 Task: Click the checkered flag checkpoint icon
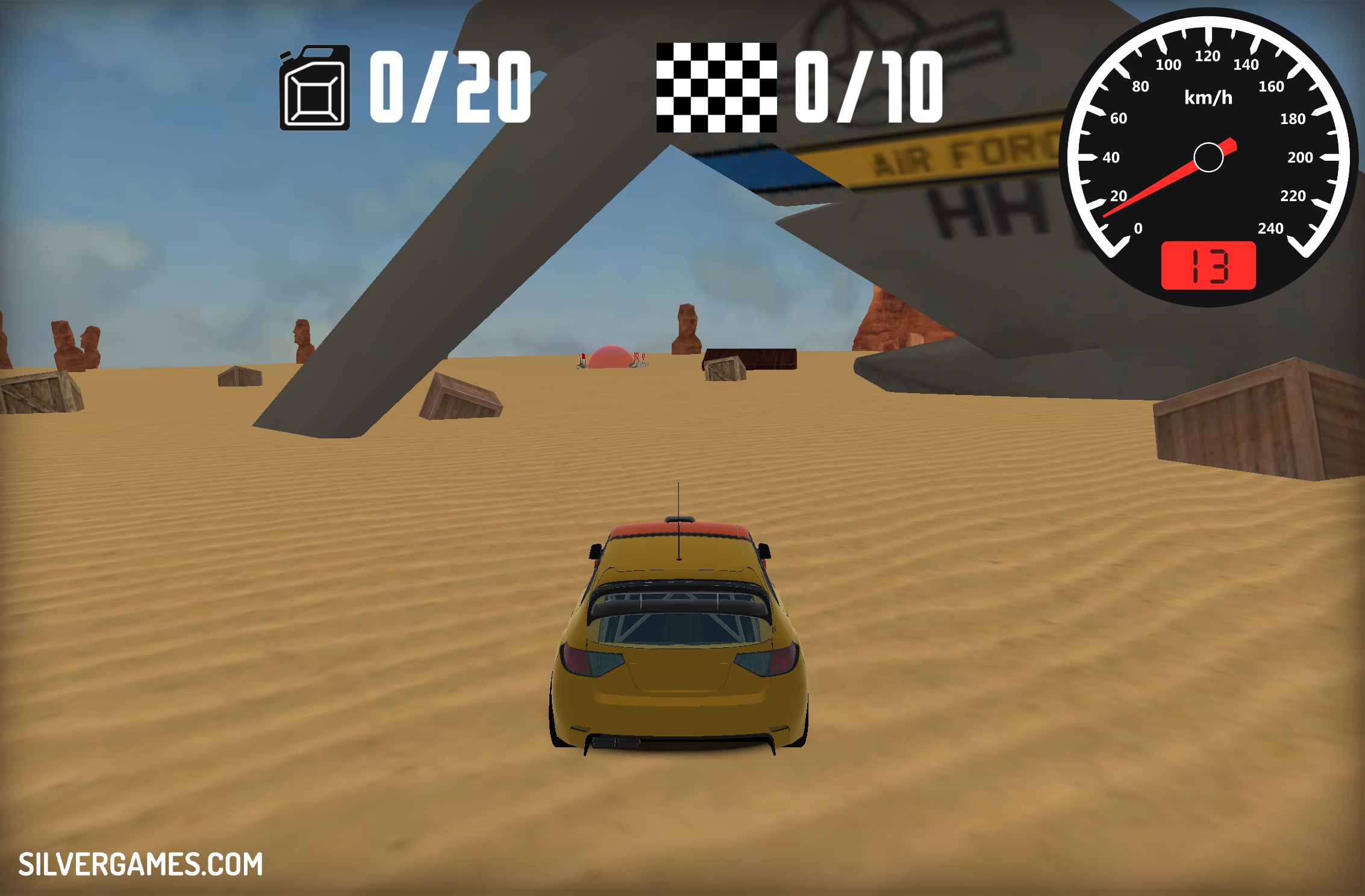716,87
